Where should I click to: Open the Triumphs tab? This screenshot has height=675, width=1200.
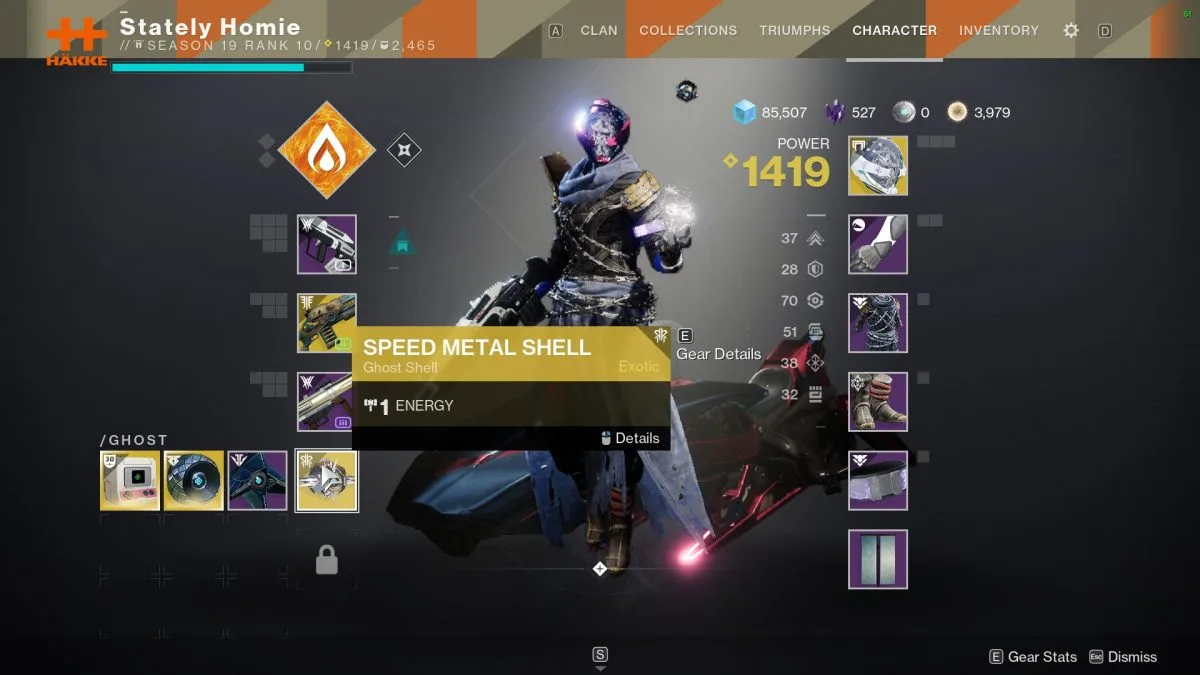tap(794, 31)
